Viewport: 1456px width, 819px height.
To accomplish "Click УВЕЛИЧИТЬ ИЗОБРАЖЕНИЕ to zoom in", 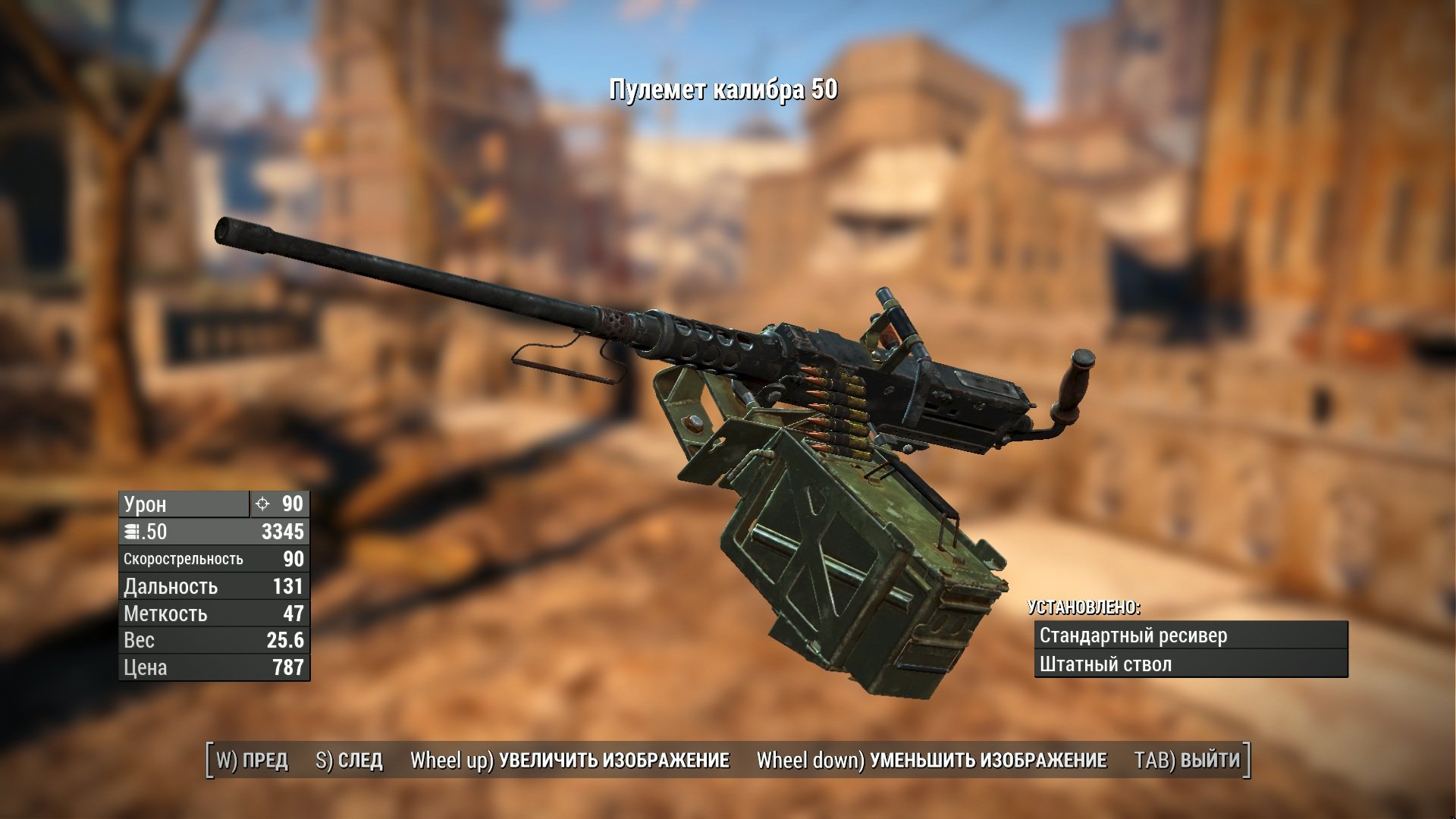I will coord(570,760).
